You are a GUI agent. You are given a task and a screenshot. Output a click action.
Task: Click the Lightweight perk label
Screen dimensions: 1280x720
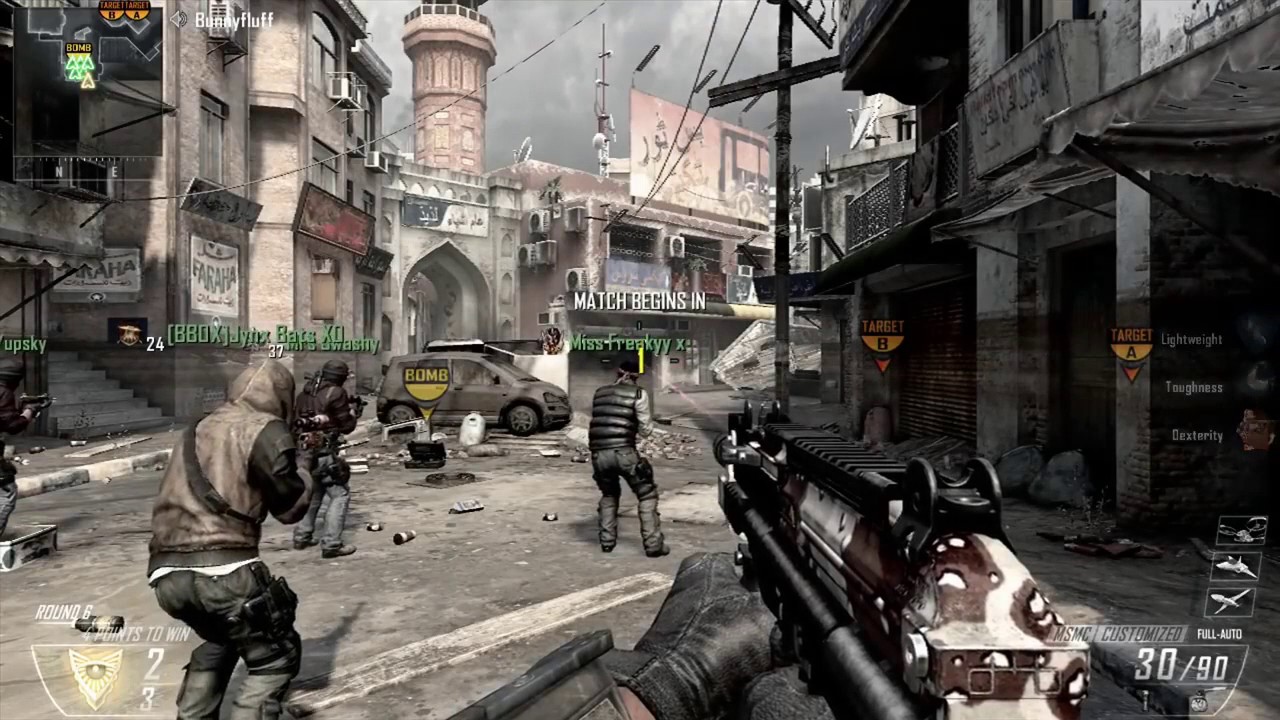tap(1191, 340)
